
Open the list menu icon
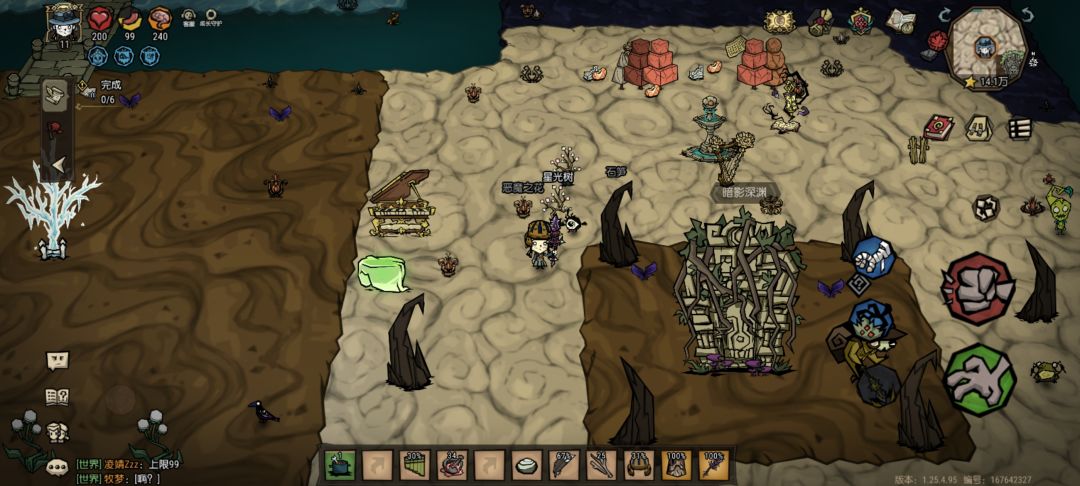(1019, 127)
